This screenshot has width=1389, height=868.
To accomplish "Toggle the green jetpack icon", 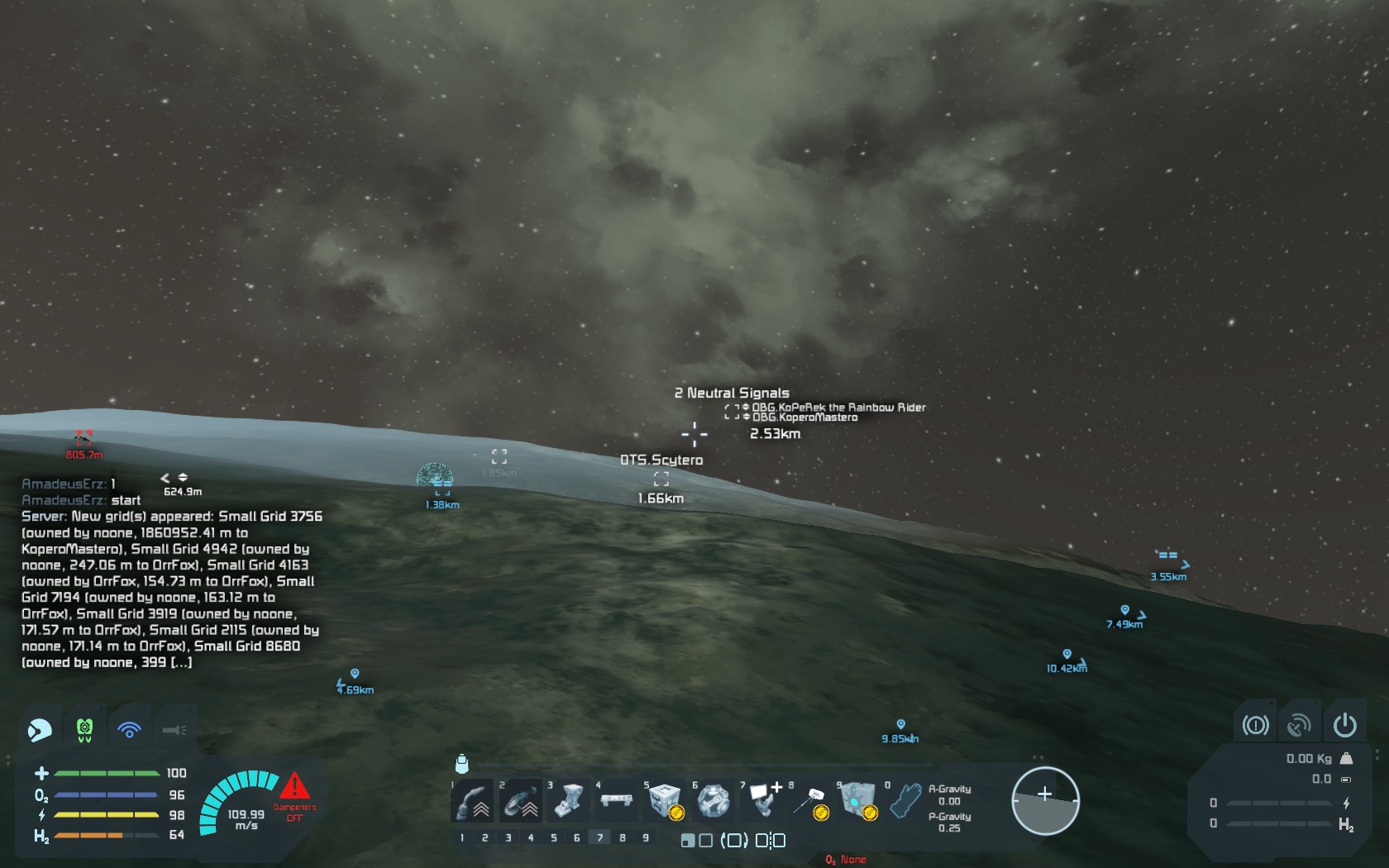I will tap(84, 729).
